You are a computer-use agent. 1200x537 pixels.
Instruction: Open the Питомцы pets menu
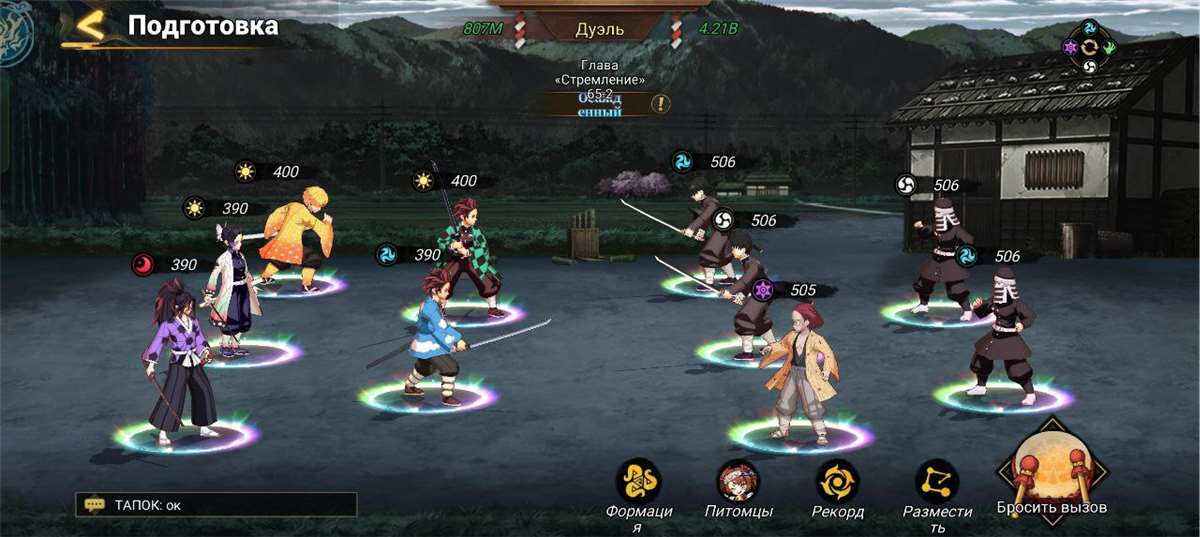pyautogui.click(x=738, y=482)
